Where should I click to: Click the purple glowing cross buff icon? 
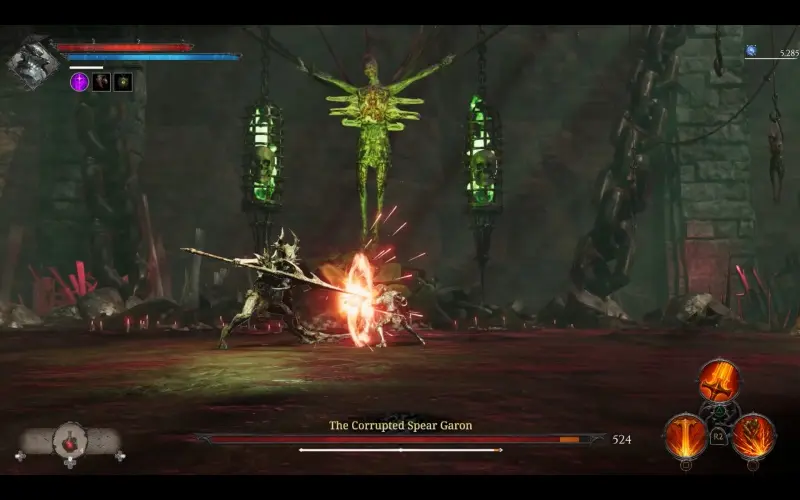point(79,82)
